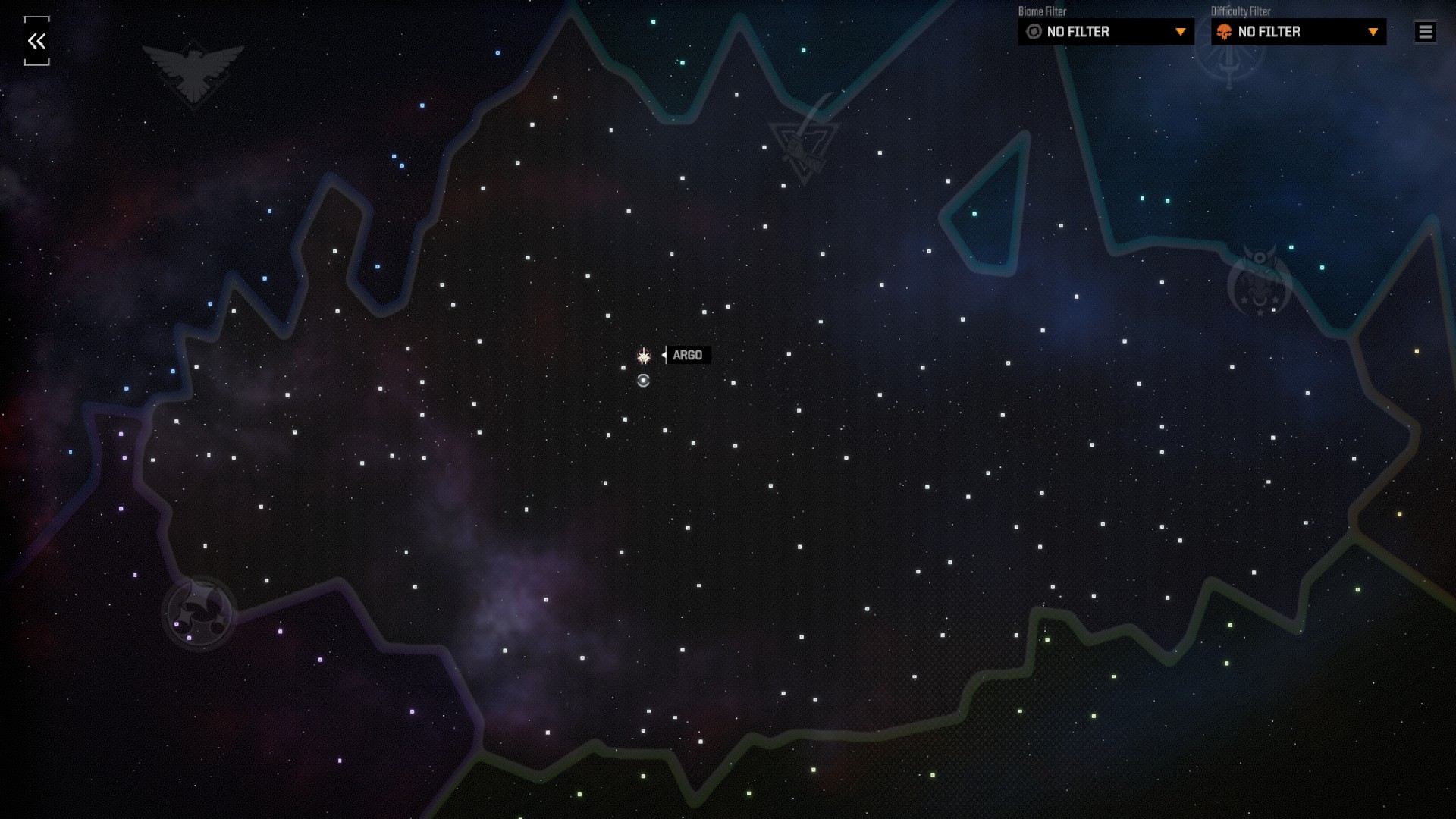This screenshot has height=819, width=1456.
Task: Collapse the panel using the double-chevron
Action: pos(35,42)
